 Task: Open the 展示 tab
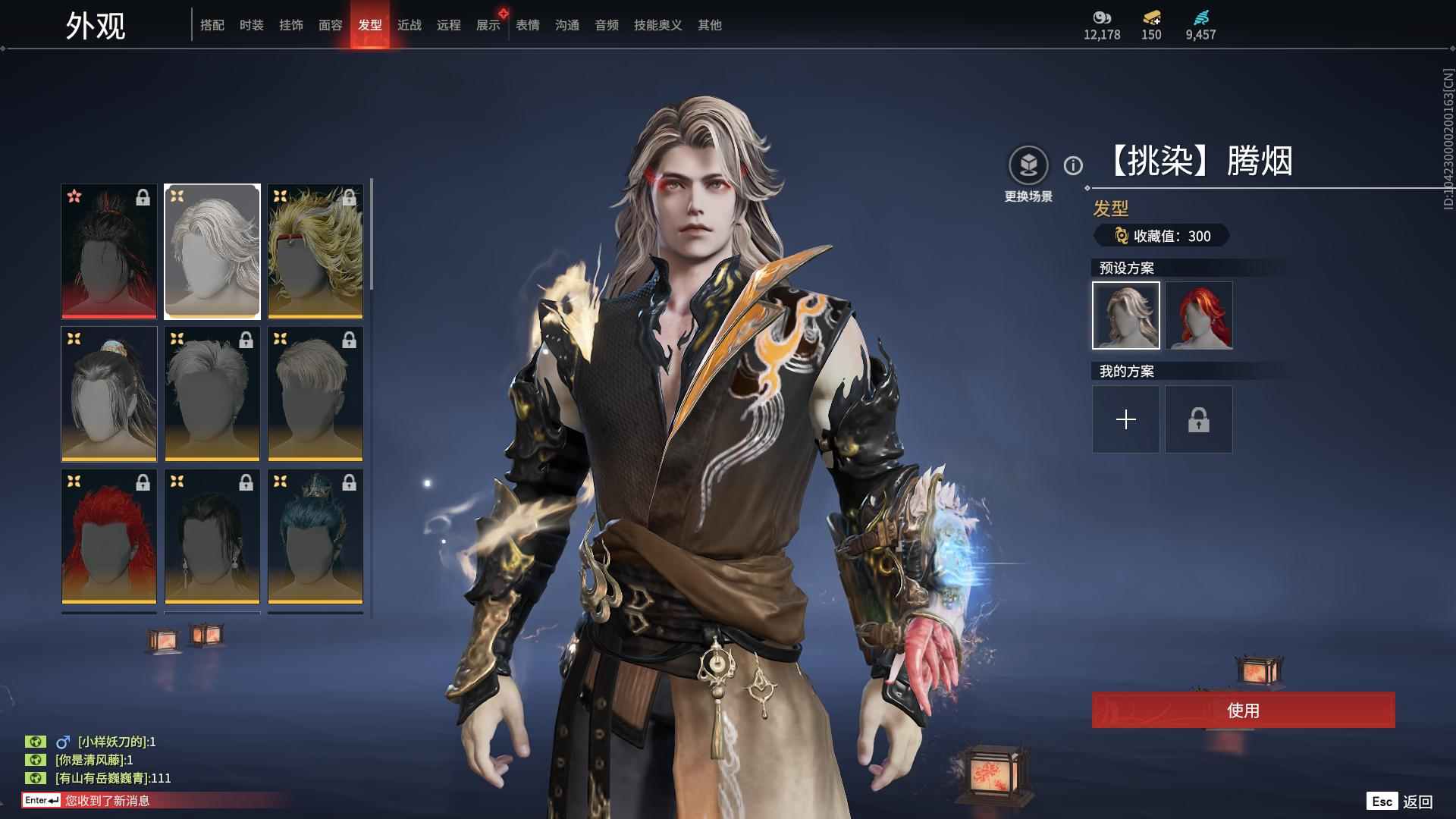click(488, 25)
